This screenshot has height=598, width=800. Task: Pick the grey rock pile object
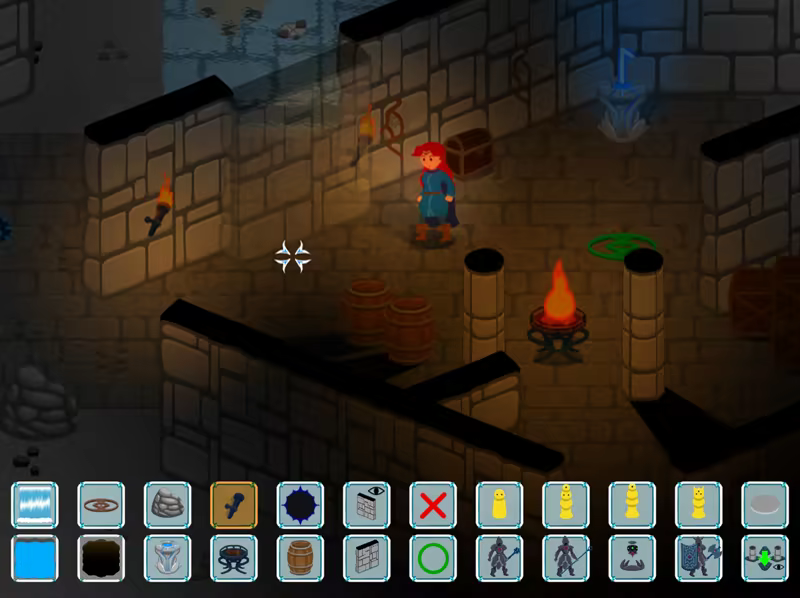point(167,505)
